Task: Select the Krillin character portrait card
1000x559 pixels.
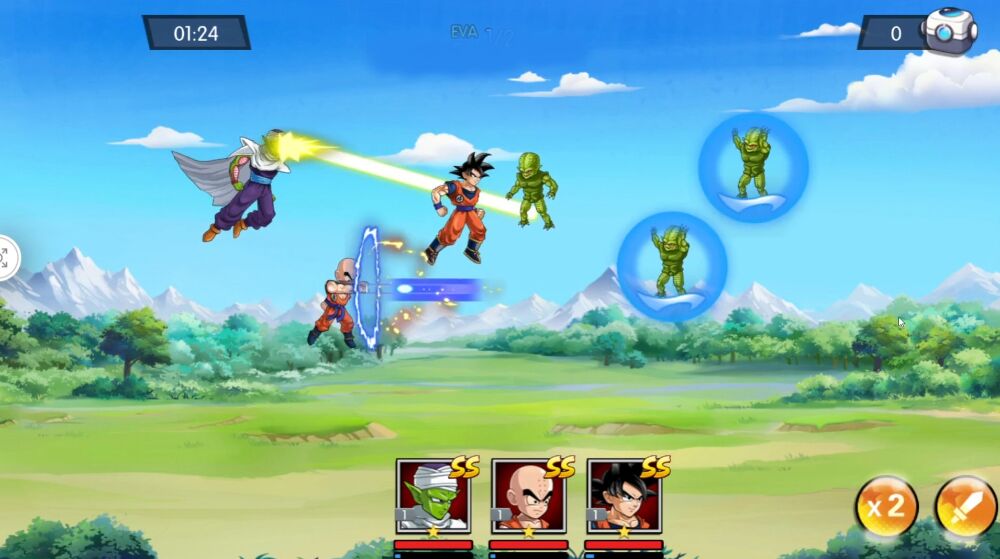Action: point(528,496)
